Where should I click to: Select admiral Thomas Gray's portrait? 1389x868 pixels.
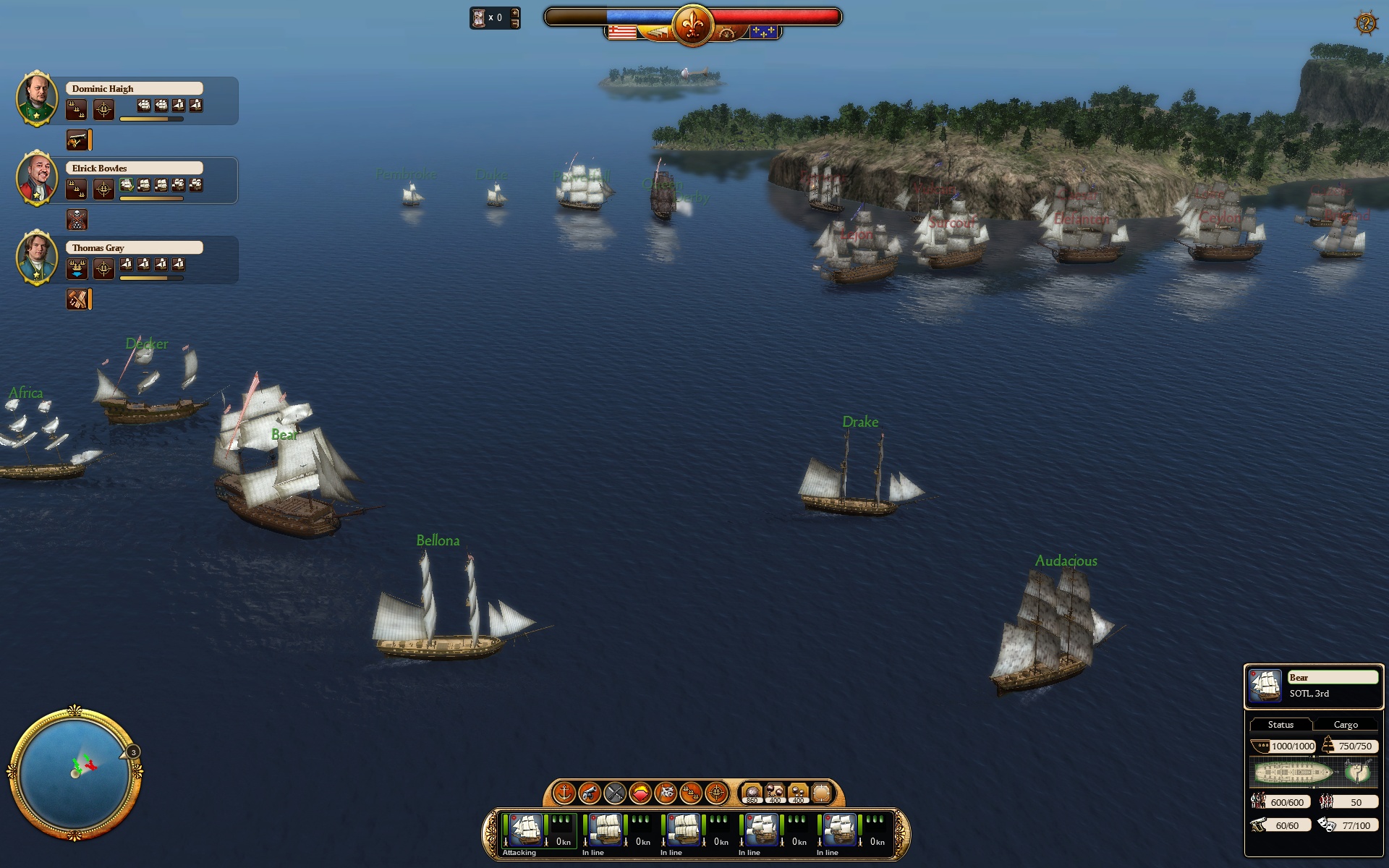pos(37,257)
